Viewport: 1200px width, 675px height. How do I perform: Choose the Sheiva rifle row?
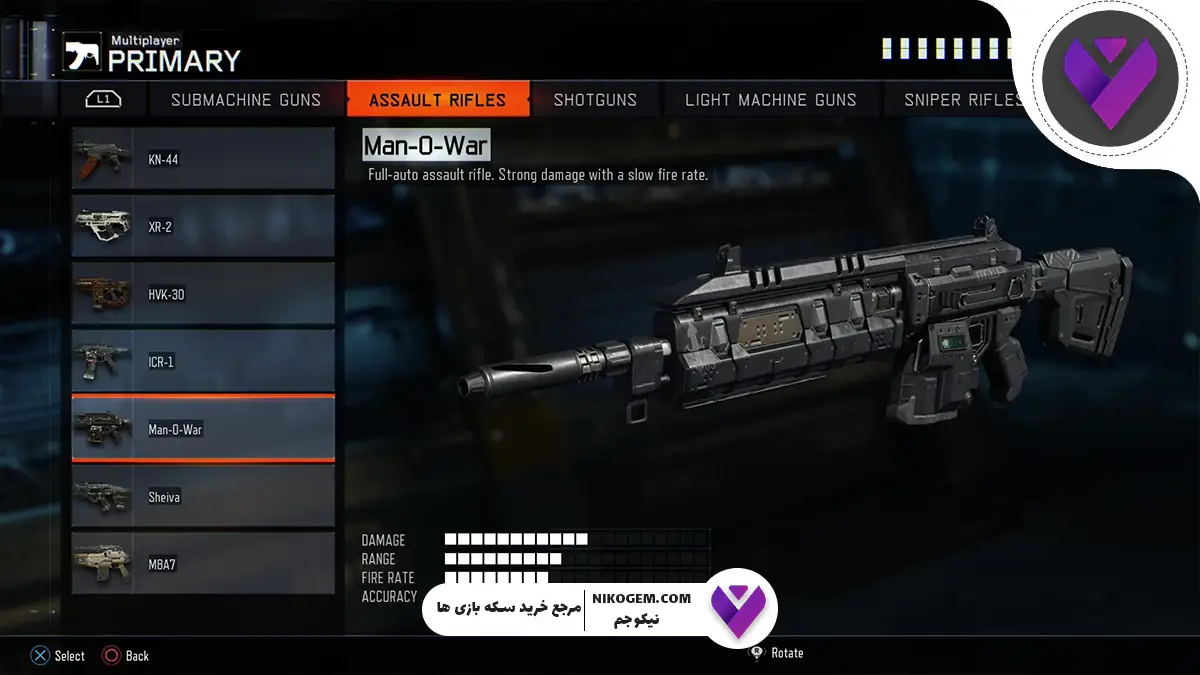(203, 497)
